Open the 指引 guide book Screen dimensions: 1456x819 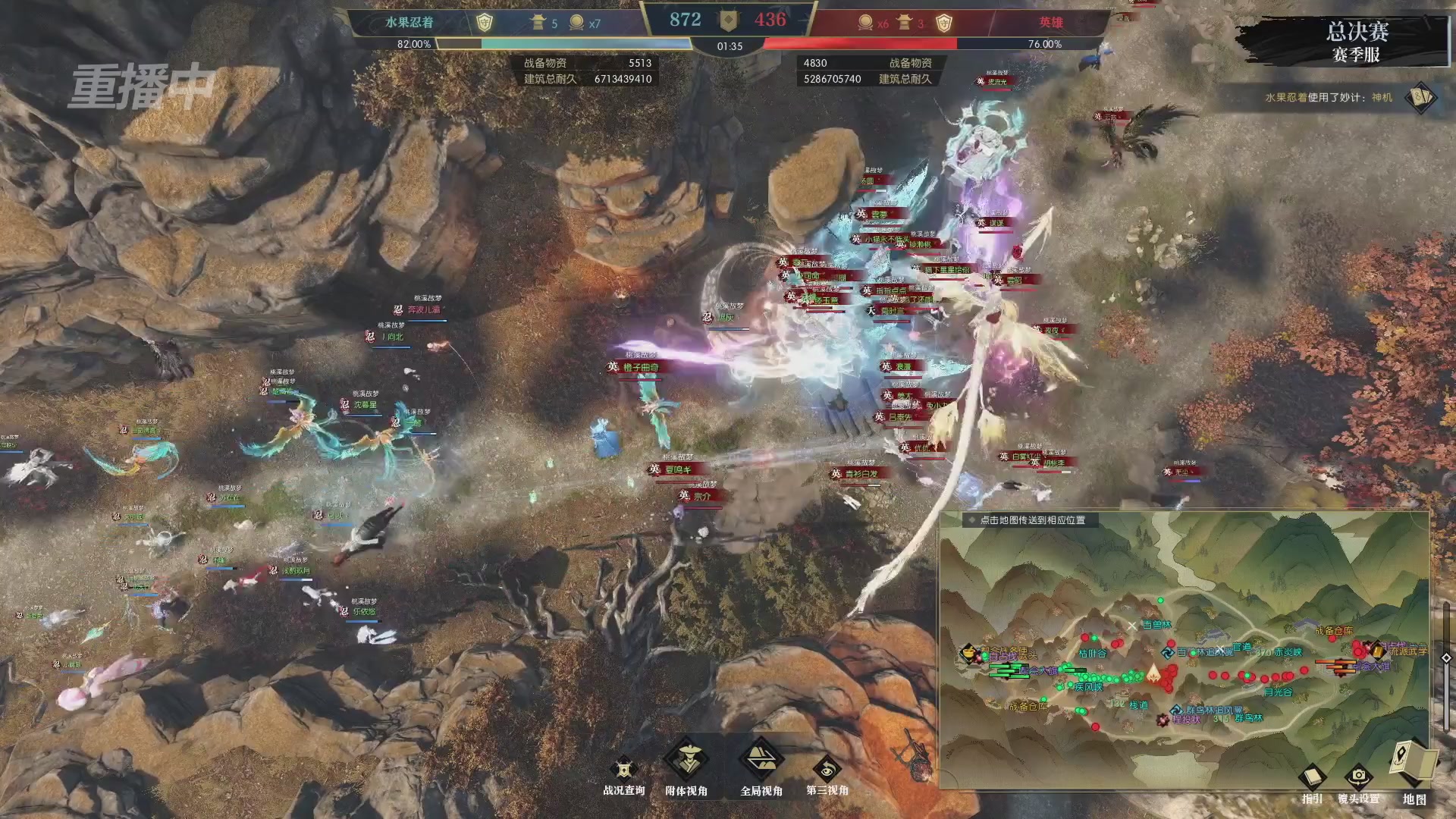[x=1312, y=778]
